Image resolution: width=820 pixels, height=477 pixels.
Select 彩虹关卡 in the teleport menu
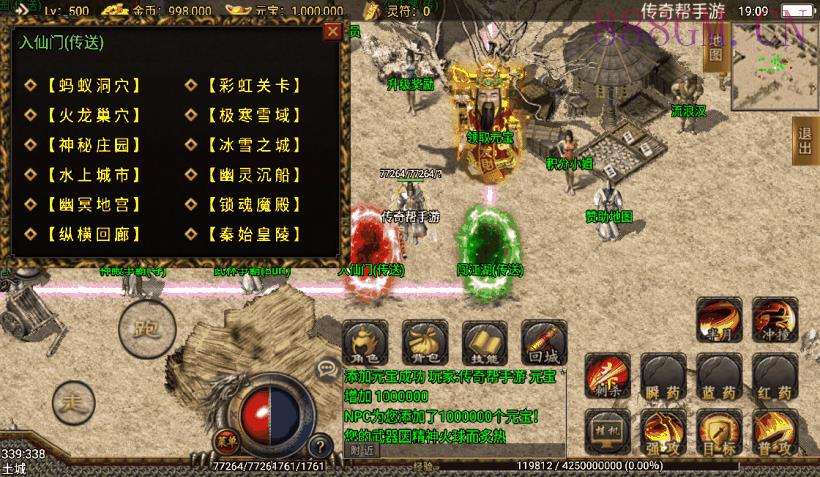pos(252,85)
